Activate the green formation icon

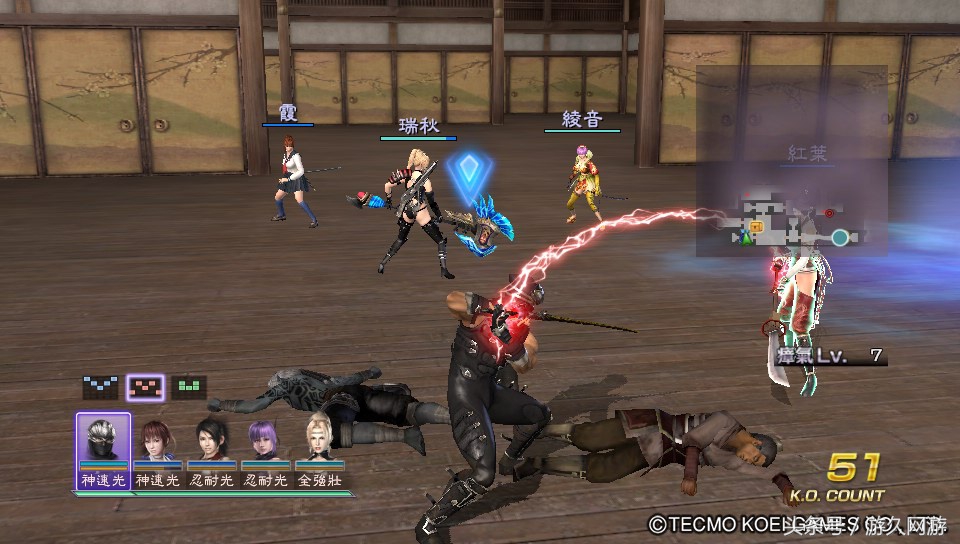189,387
